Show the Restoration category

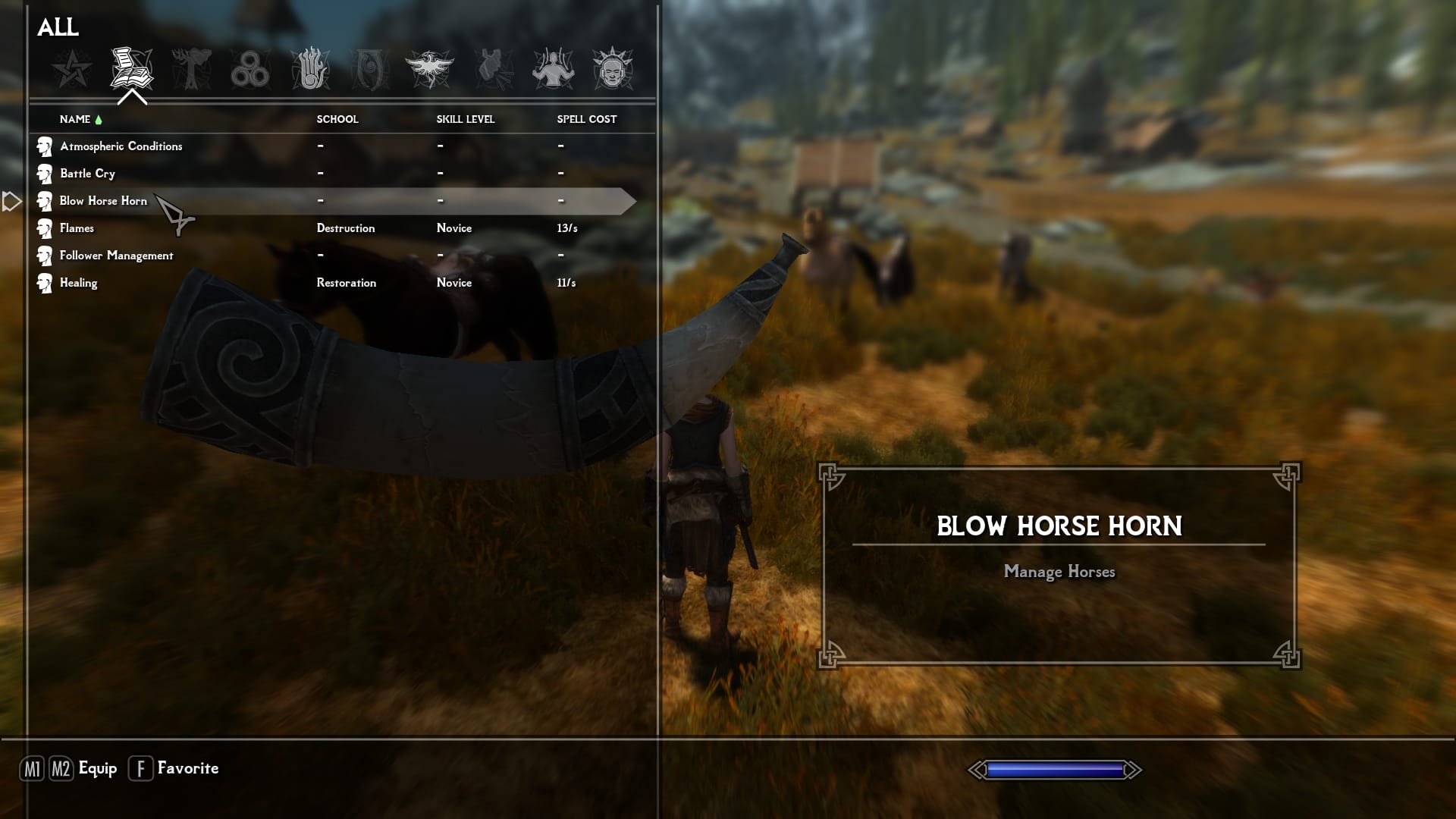click(430, 69)
